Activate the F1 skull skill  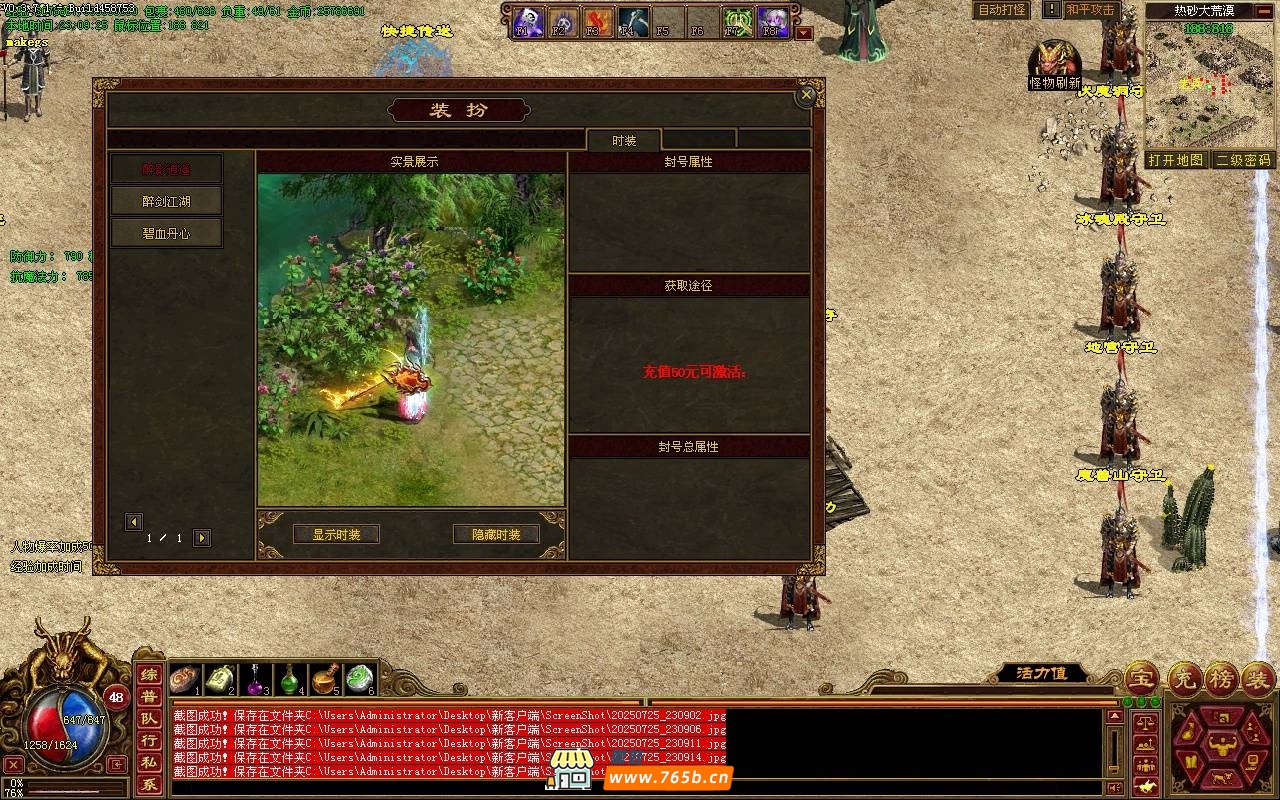click(527, 21)
